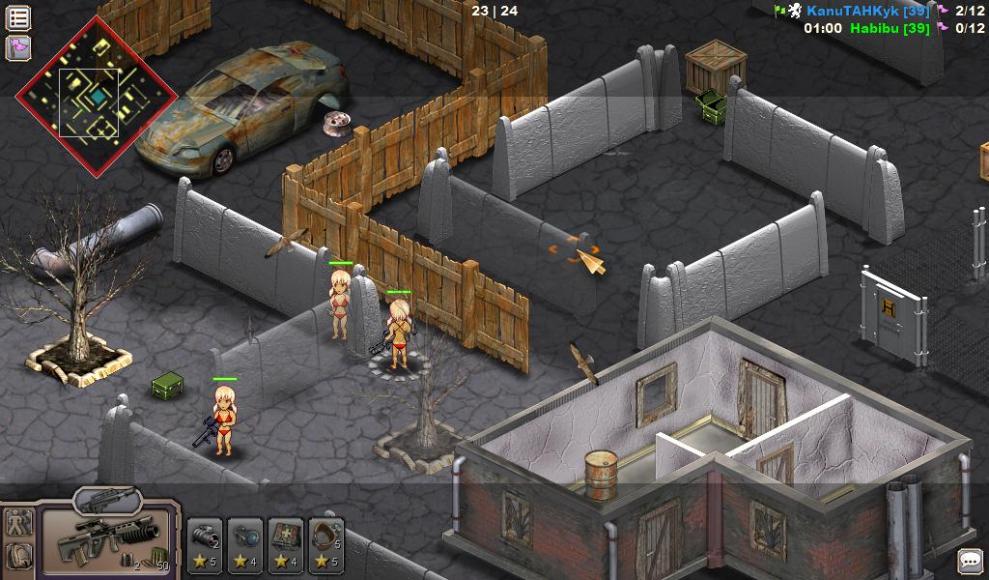Open the list menu button

tap(19, 17)
